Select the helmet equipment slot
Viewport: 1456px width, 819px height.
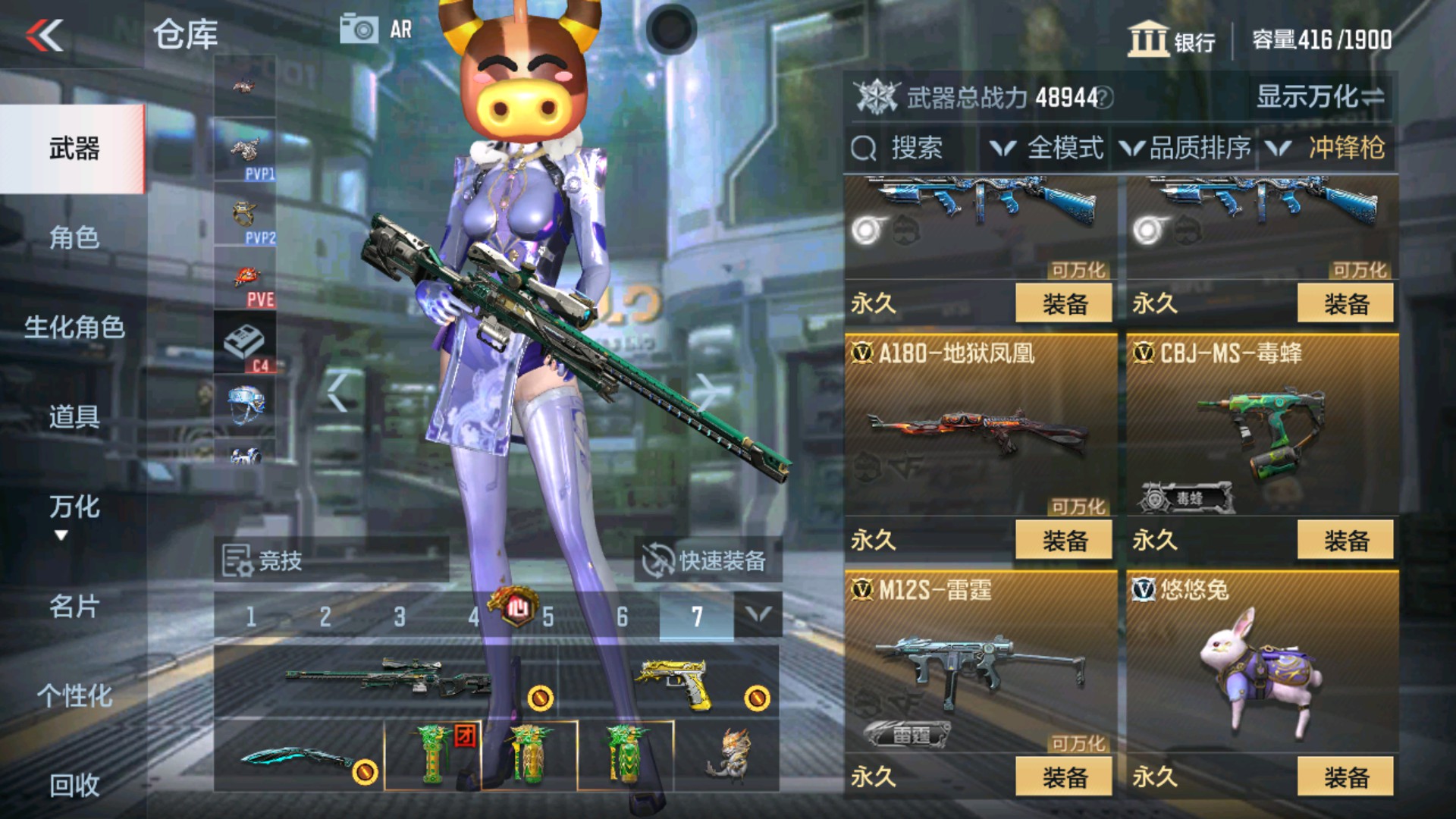pos(245,402)
